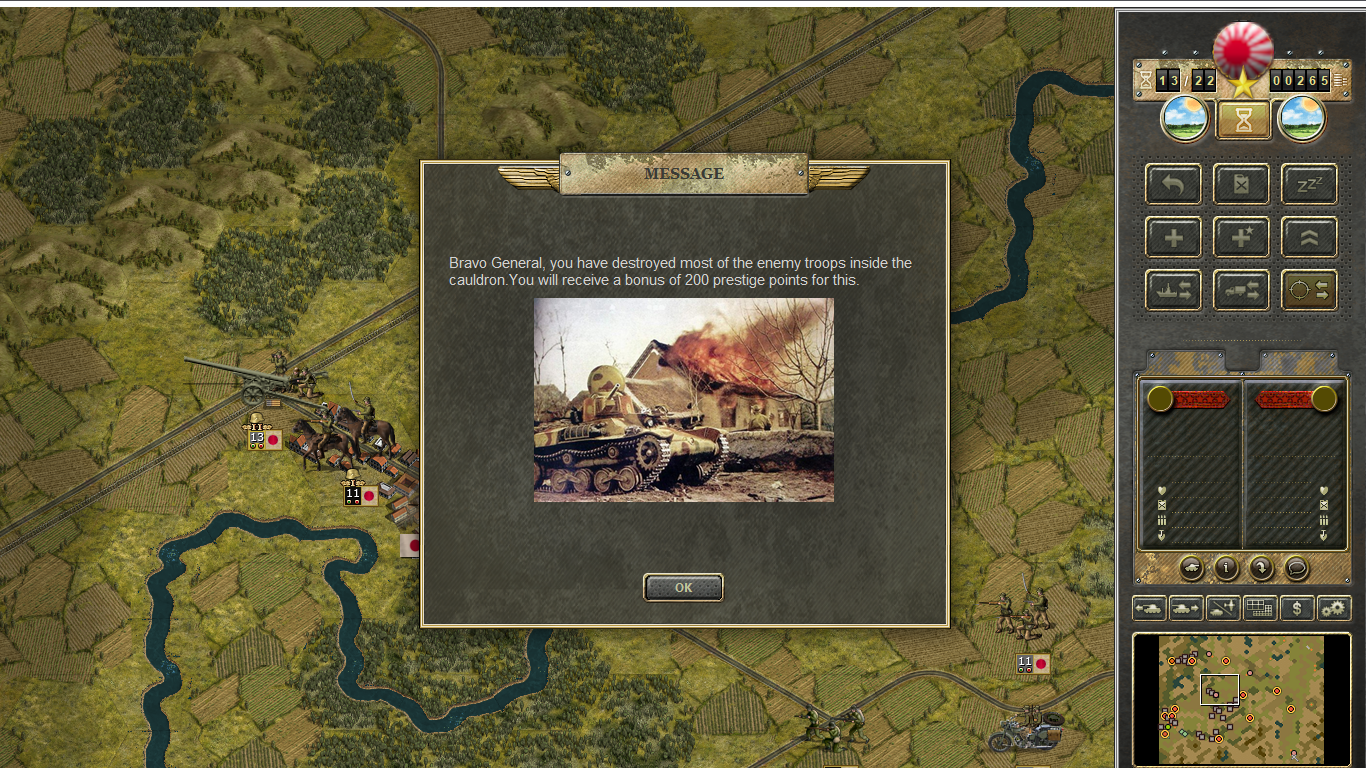Open the purchase screen with the dollar button
The height and width of the screenshot is (768, 1366).
[x=1297, y=607]
